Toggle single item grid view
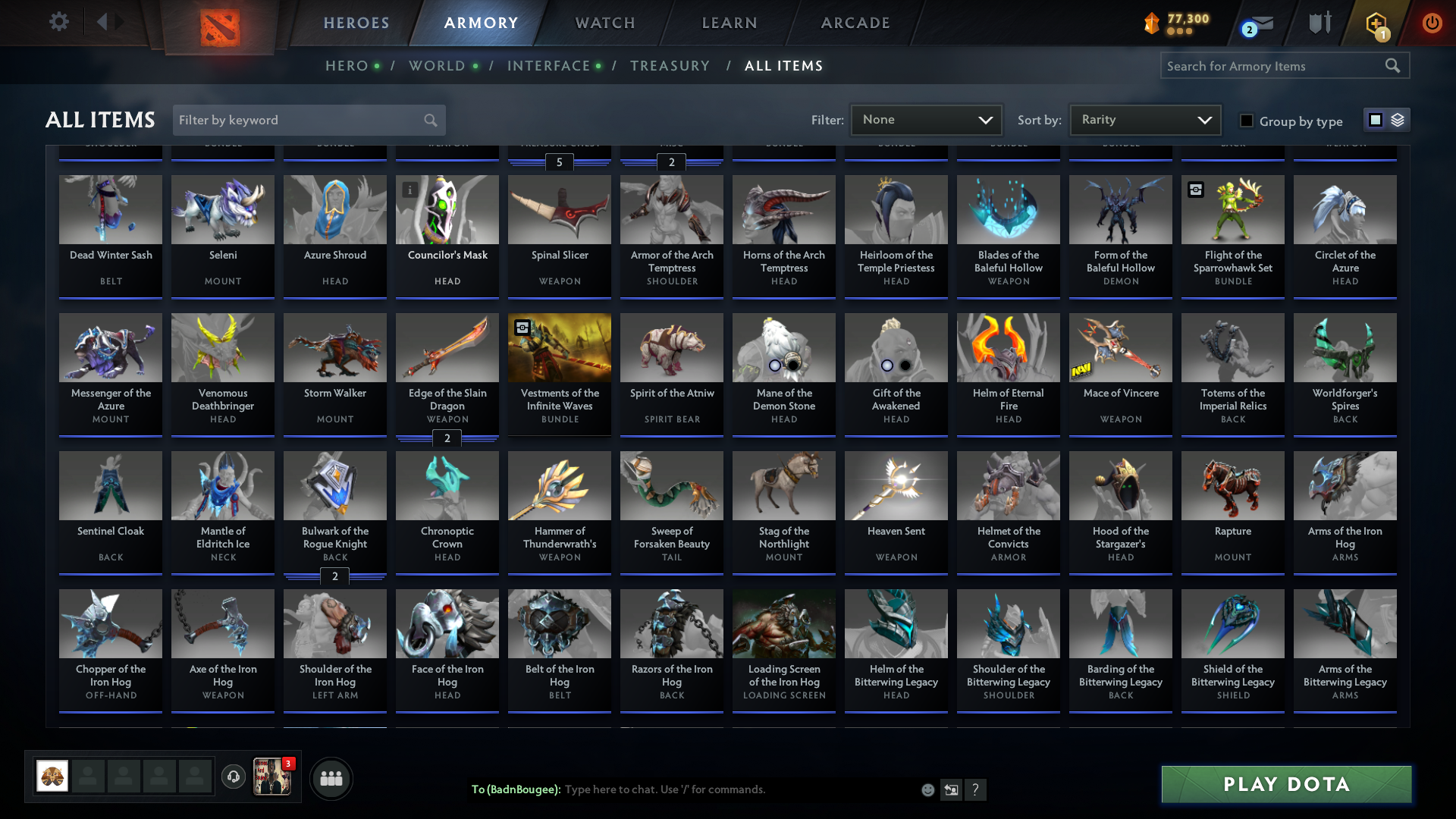Viewport: 1456px width, 819px height. (1375, 119)
